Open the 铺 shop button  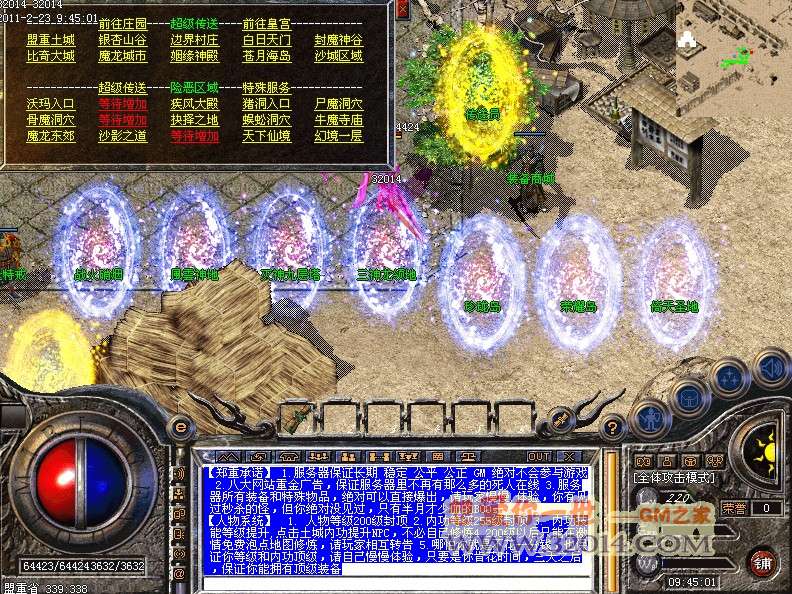point(763,561)
